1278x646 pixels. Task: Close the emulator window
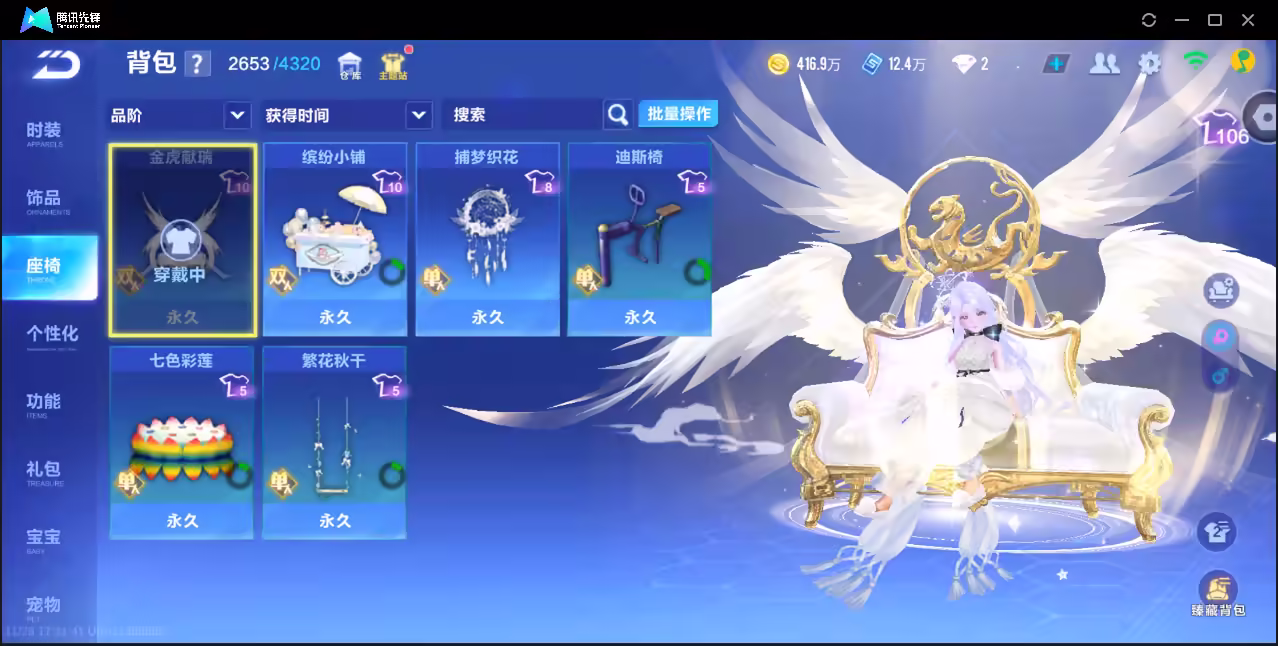pyautogui.click(x=1248, y=20)
